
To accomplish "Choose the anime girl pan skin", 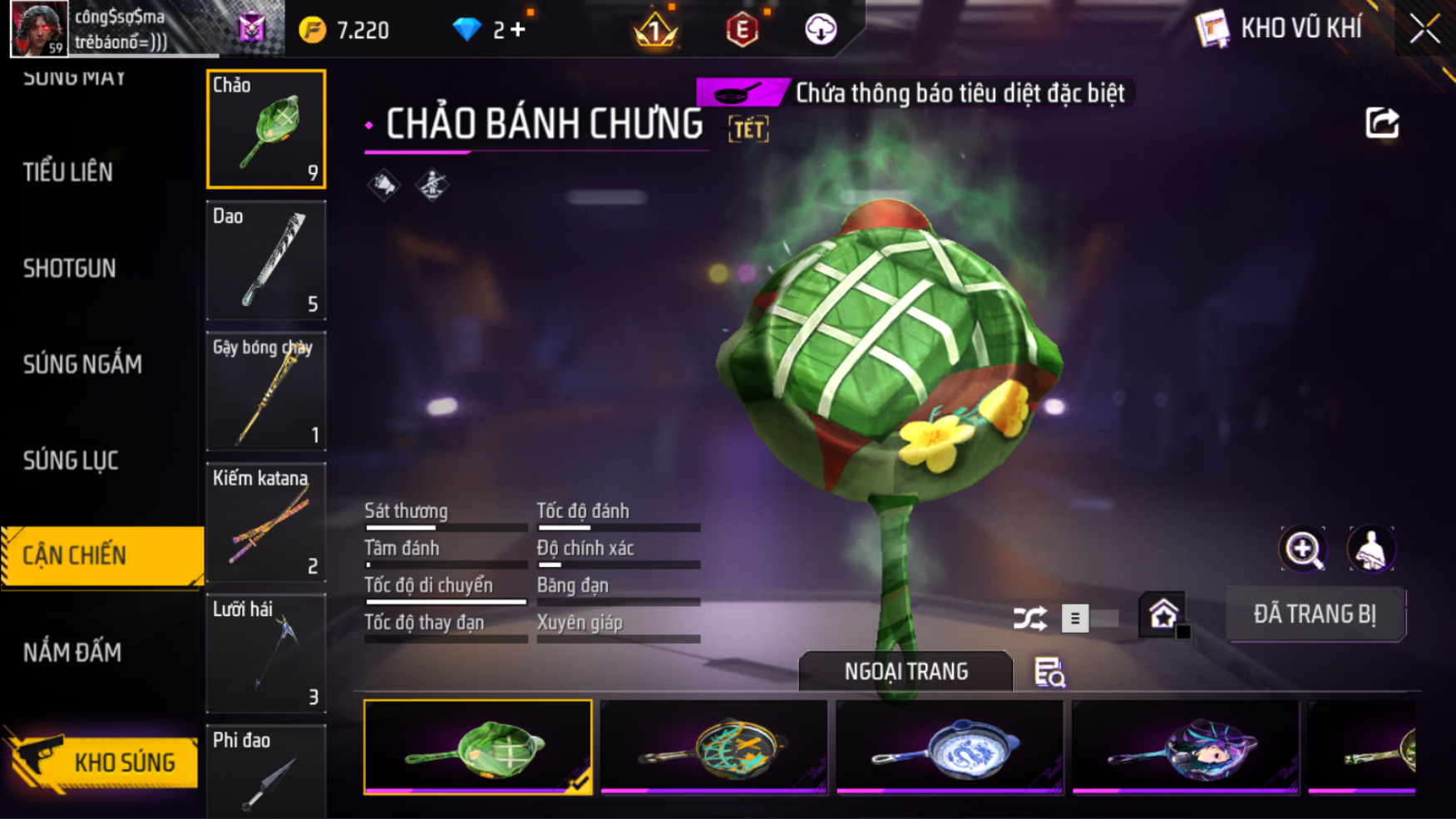I will tap(1186, 747).
